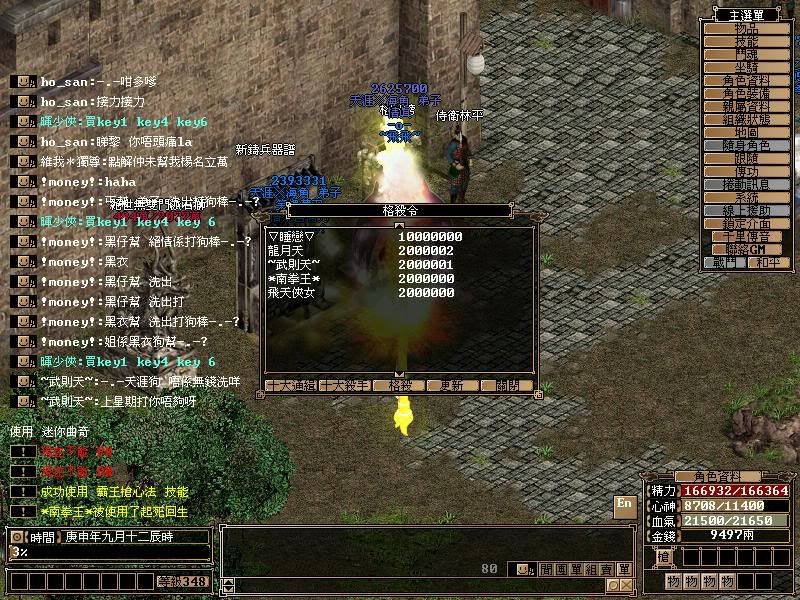Show 角色資料 in the main menu list

coord(746,81)
